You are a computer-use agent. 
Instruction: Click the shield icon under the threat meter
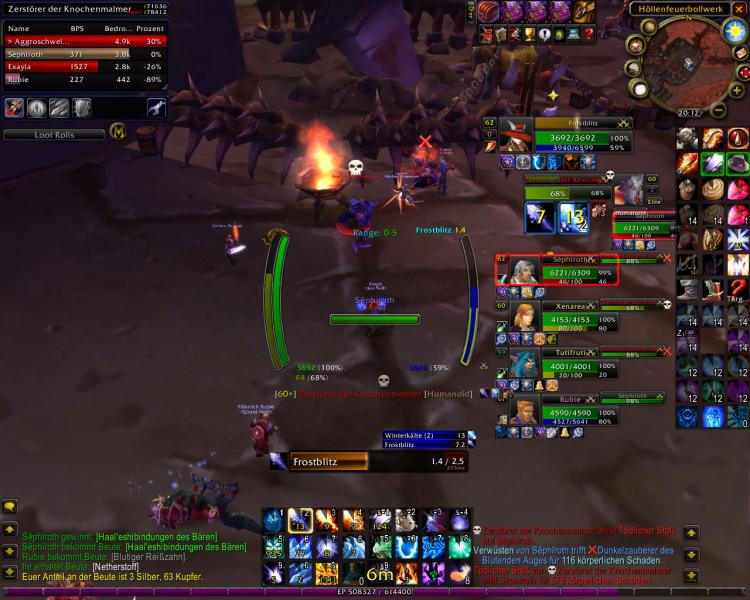(x=83, y=108)
